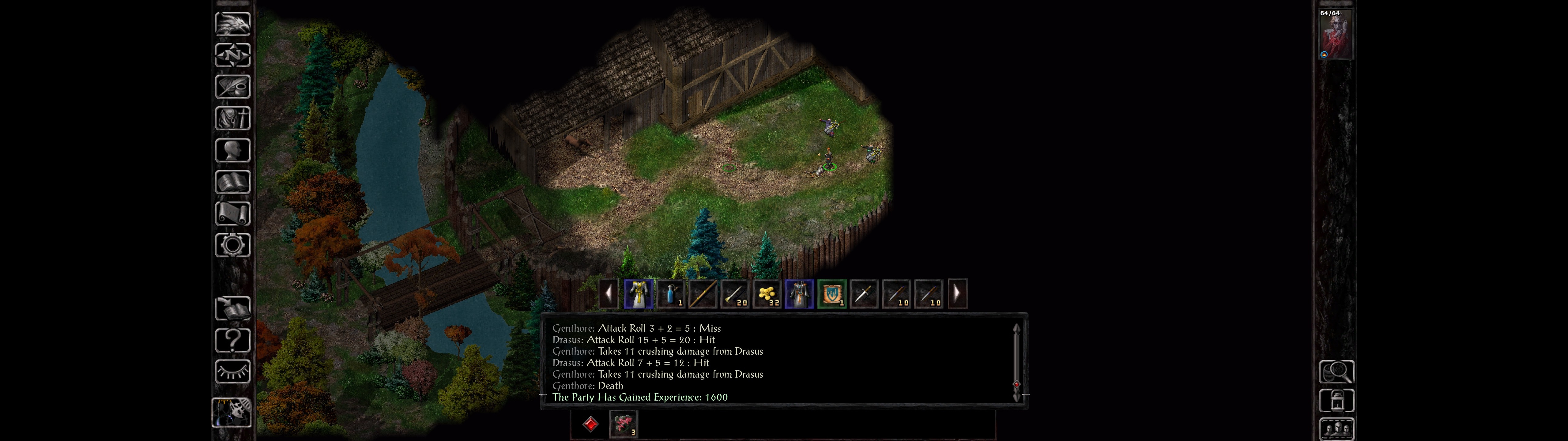1568x441 pixels.
Task: Select the pink quick item with count 3
Action: coord(623,423)
